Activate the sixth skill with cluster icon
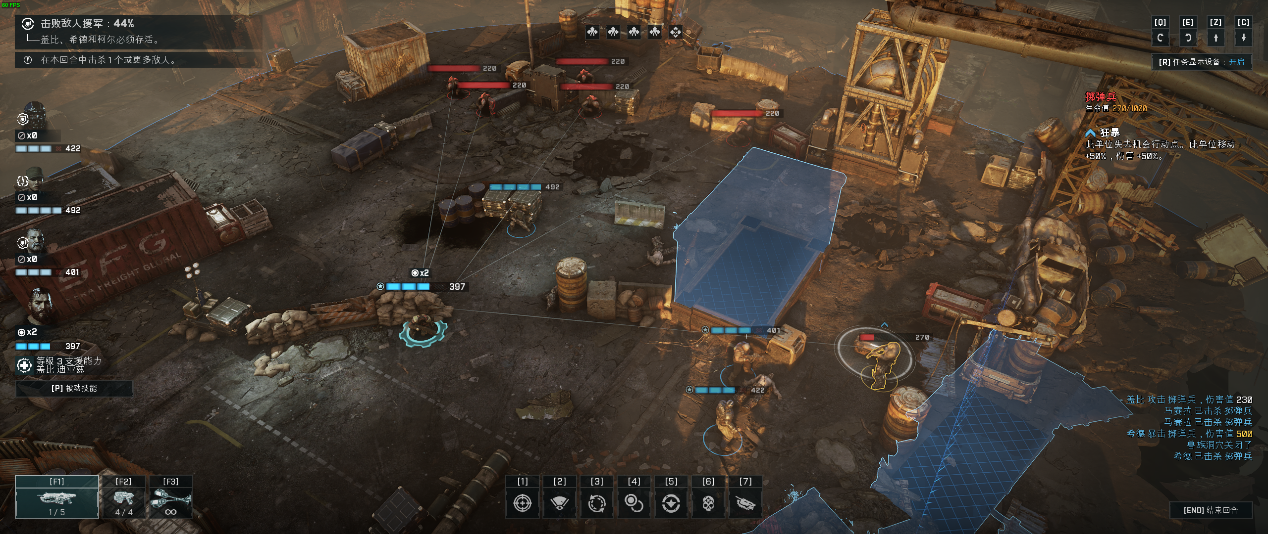The height and width of the screenshot is (534, 1268). [707, 503]
